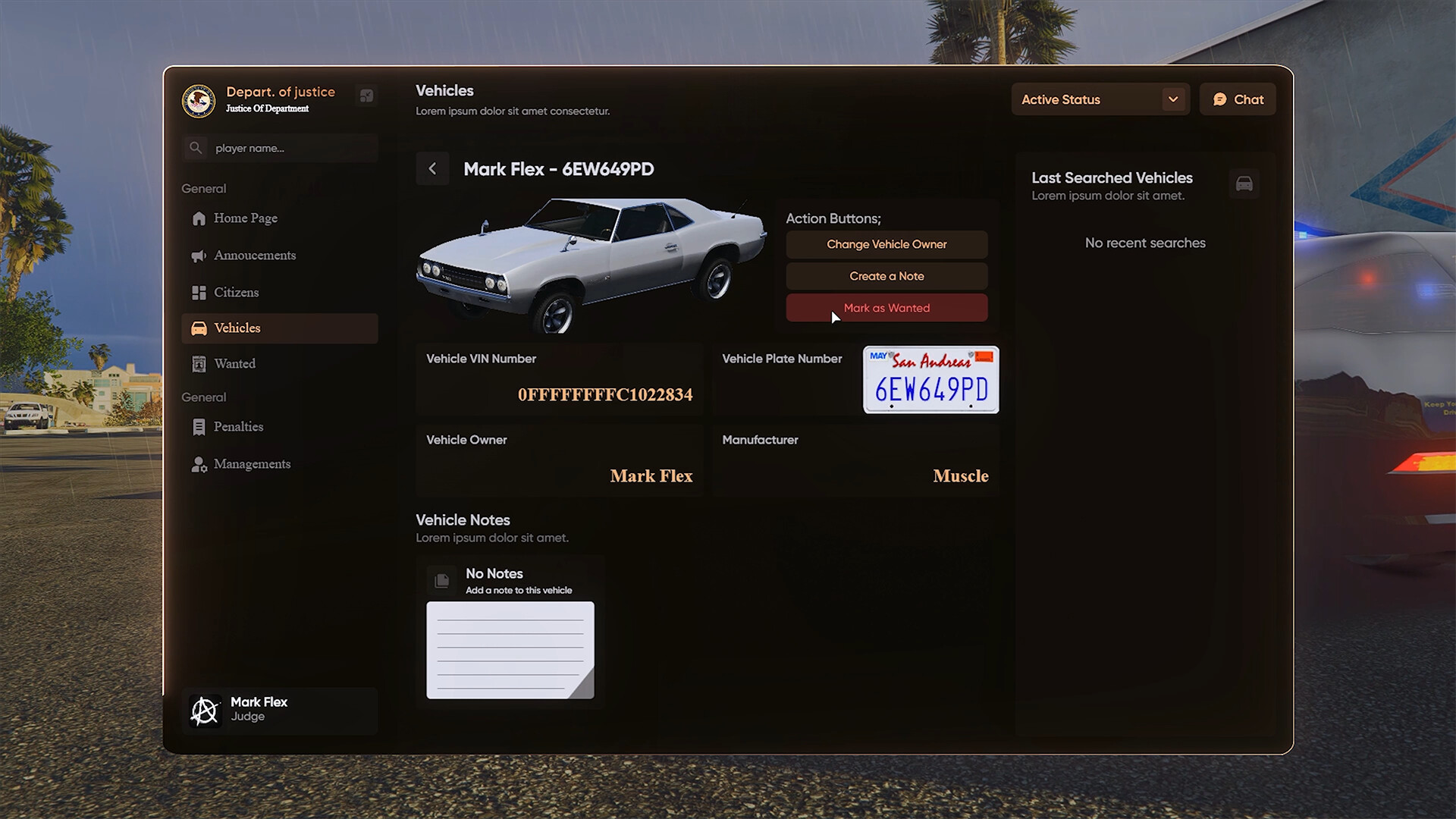Click the San Andreas license plate image
This screenshot has height=819, width=1456.
(x=931, y=380)
